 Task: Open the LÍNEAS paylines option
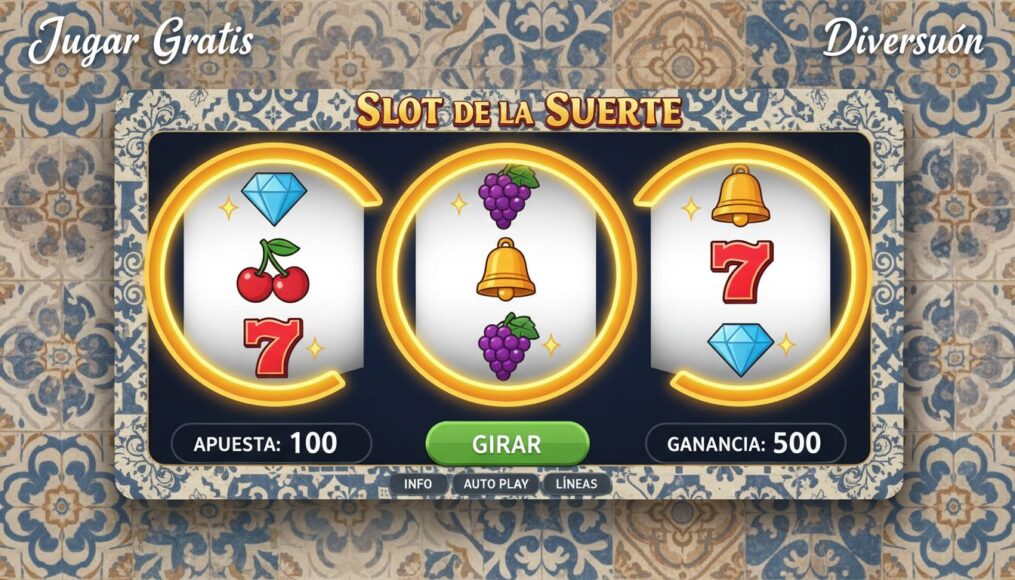(x=576, y=484)
